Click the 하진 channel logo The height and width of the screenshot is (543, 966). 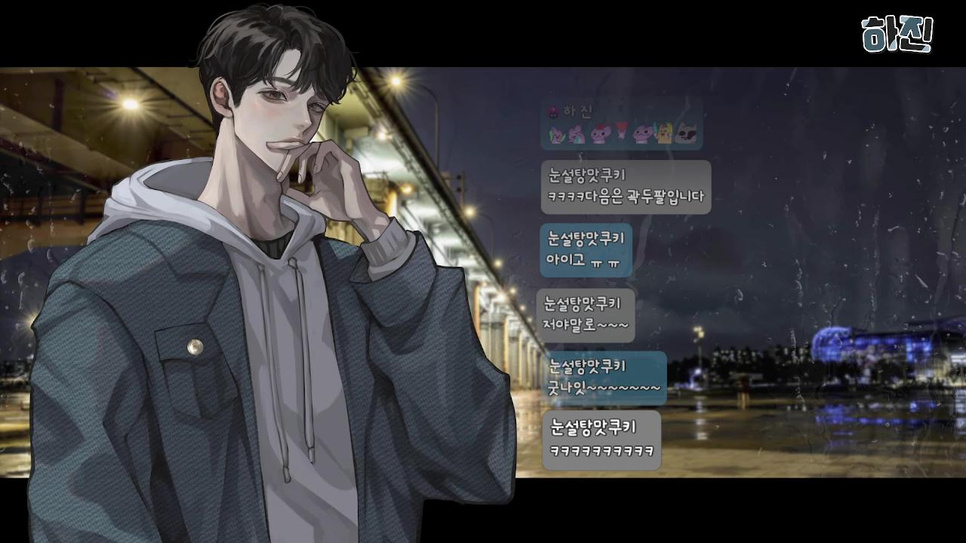click(x=897, y=33)
